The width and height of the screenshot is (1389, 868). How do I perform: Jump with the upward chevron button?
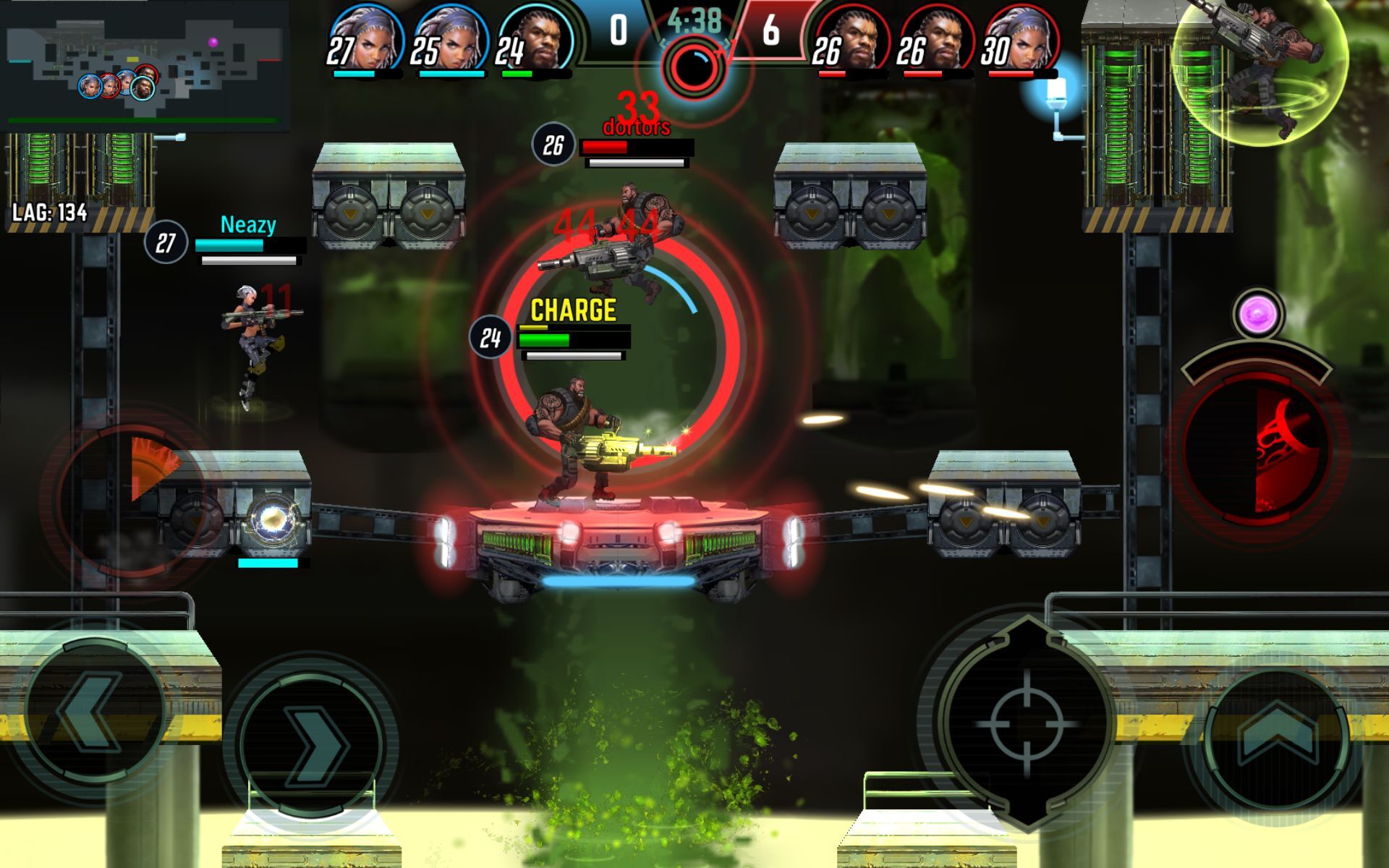(x=1277, y=738)
